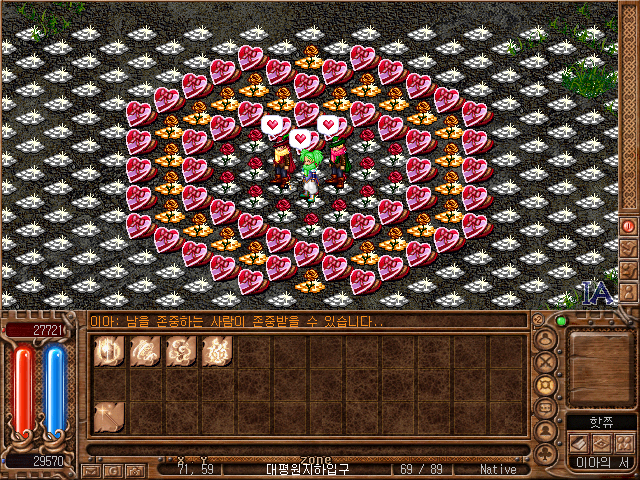Open the envelope mail button
Screen dimensions: 640x480
91,469
